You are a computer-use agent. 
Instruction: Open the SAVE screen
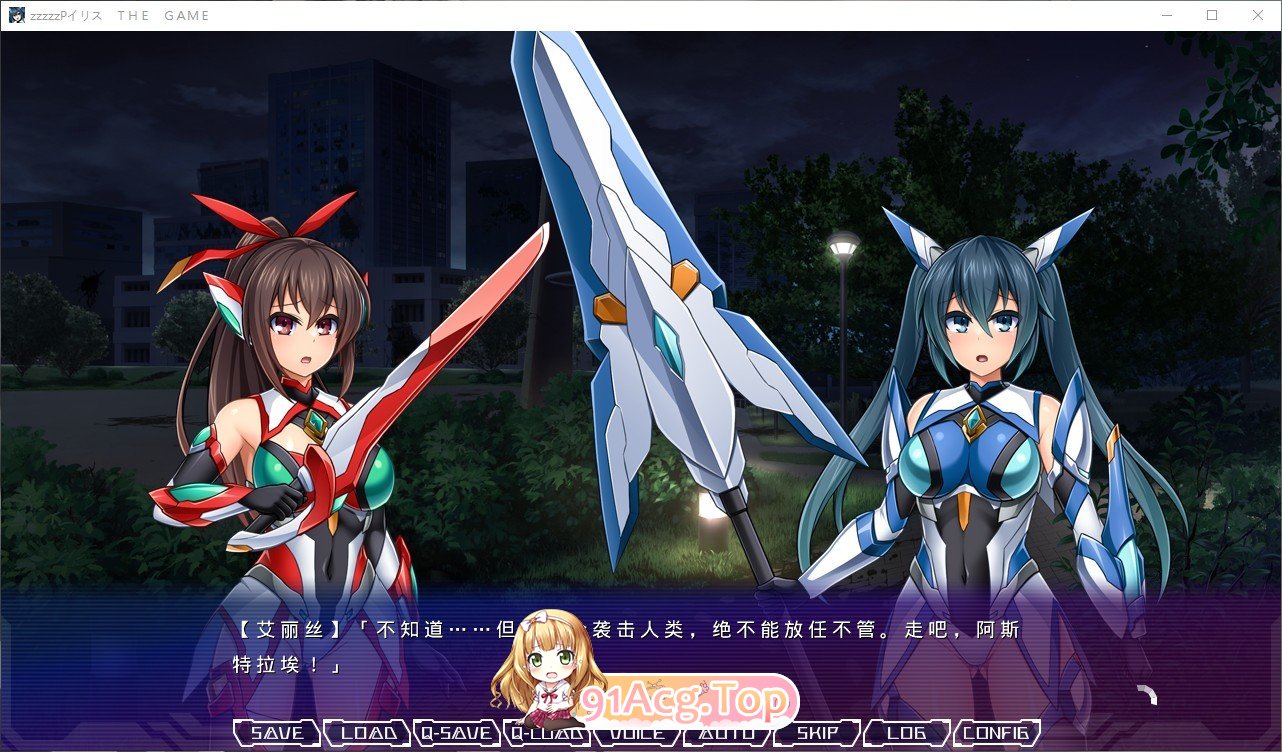277,732
